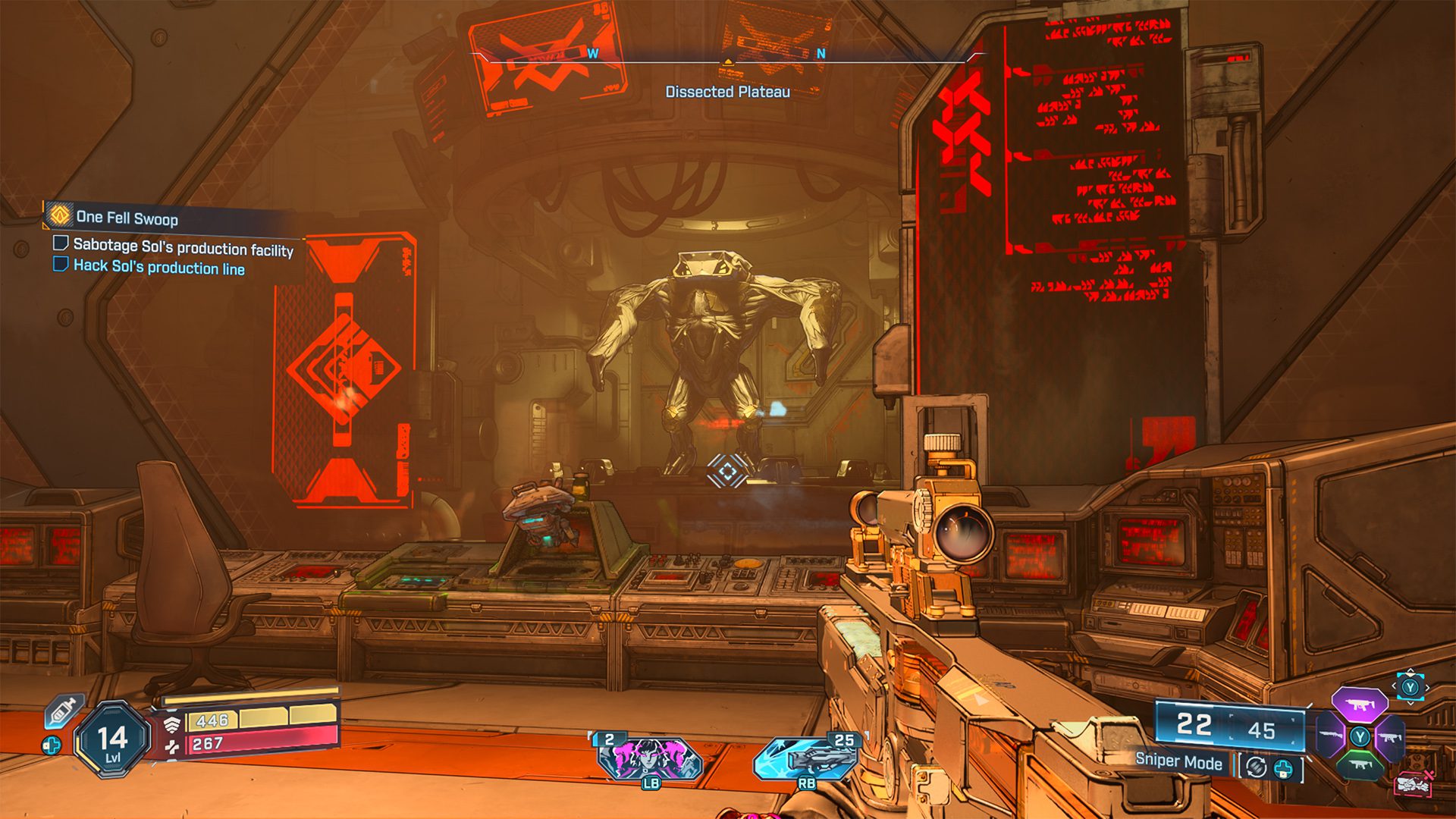Screen dimensions: 1456x819
Task: Click the compass bar at the top
Action: [x=727, y=57]
